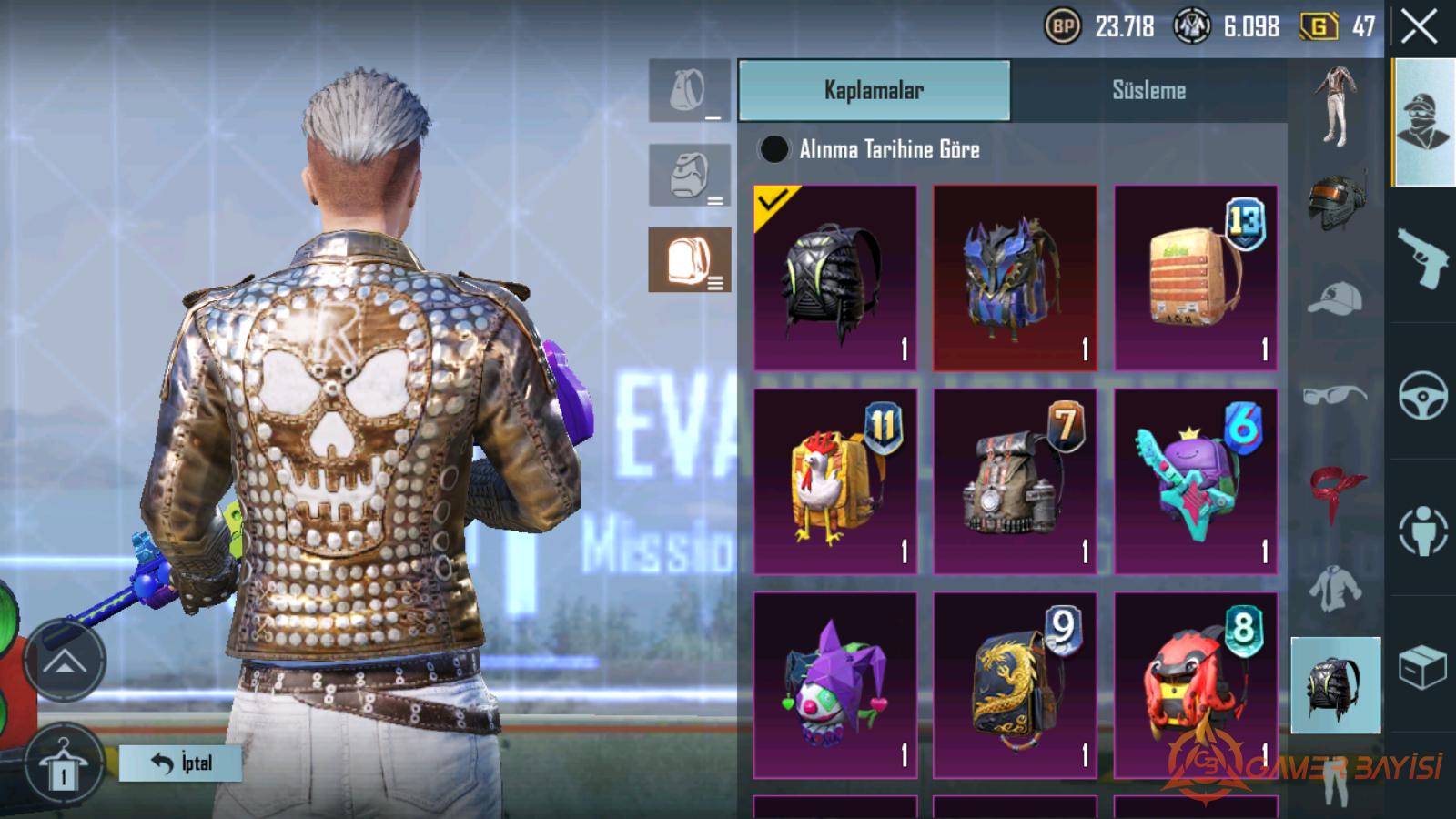Select the black spiked backpack skin
Image resolution: width=1456 pixels, height=819 pixels.
point(834,278)
